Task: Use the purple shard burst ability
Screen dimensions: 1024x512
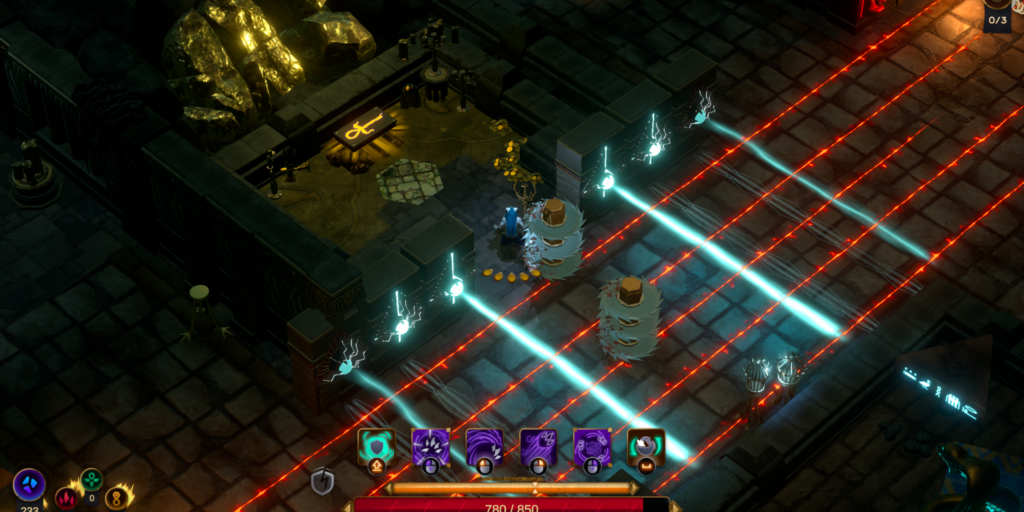Action: 431,446
